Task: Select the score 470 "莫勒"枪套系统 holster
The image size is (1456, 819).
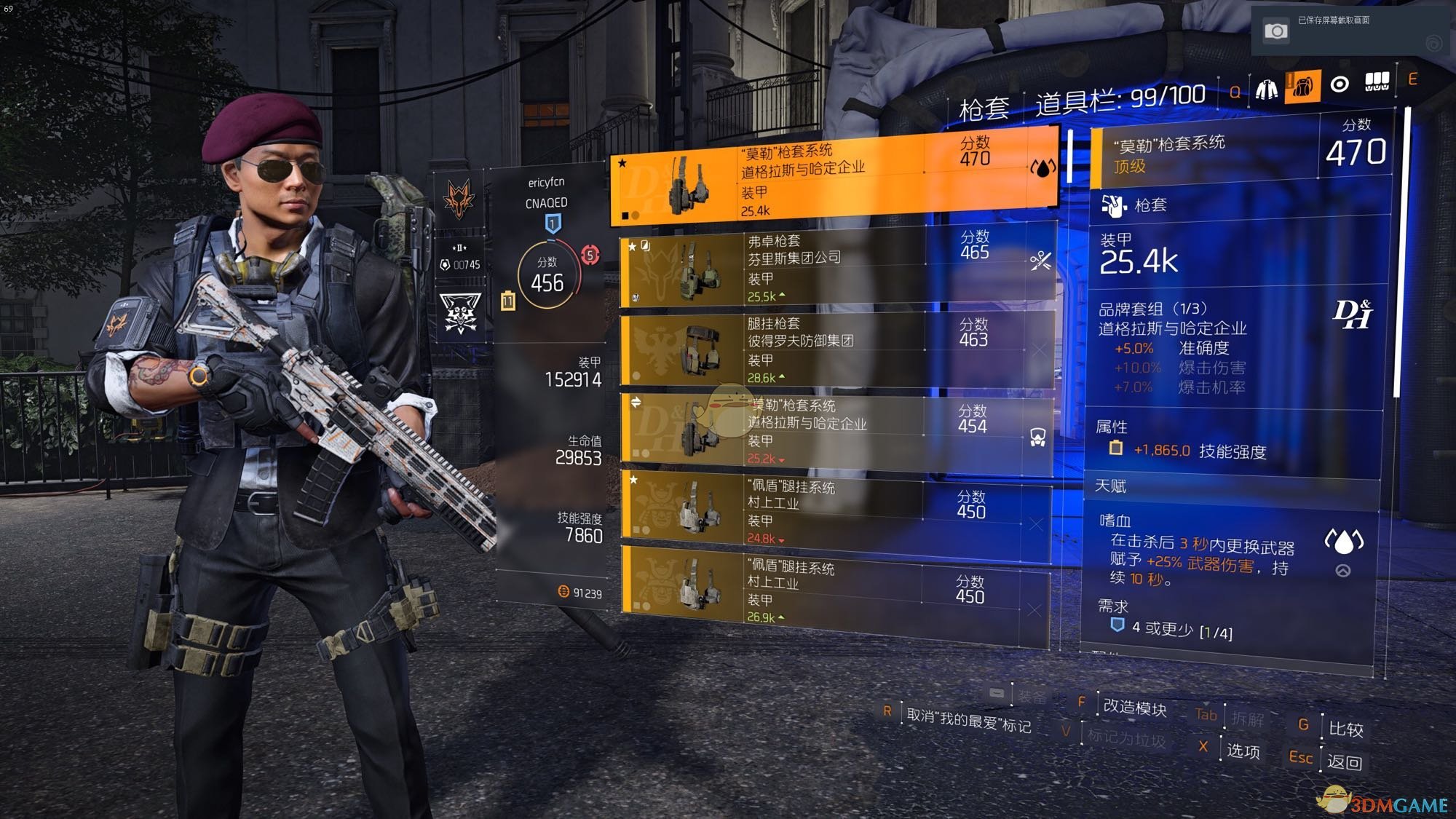Action: [x=834, y=177]
